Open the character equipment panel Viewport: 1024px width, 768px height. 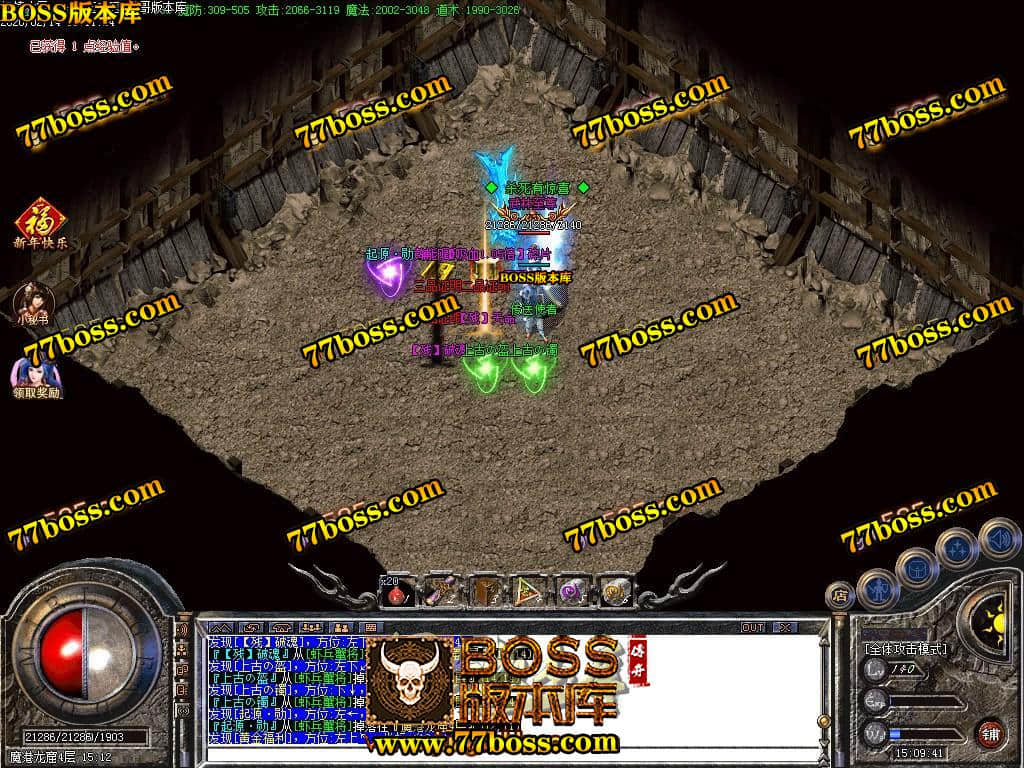(x=877, y=588)
